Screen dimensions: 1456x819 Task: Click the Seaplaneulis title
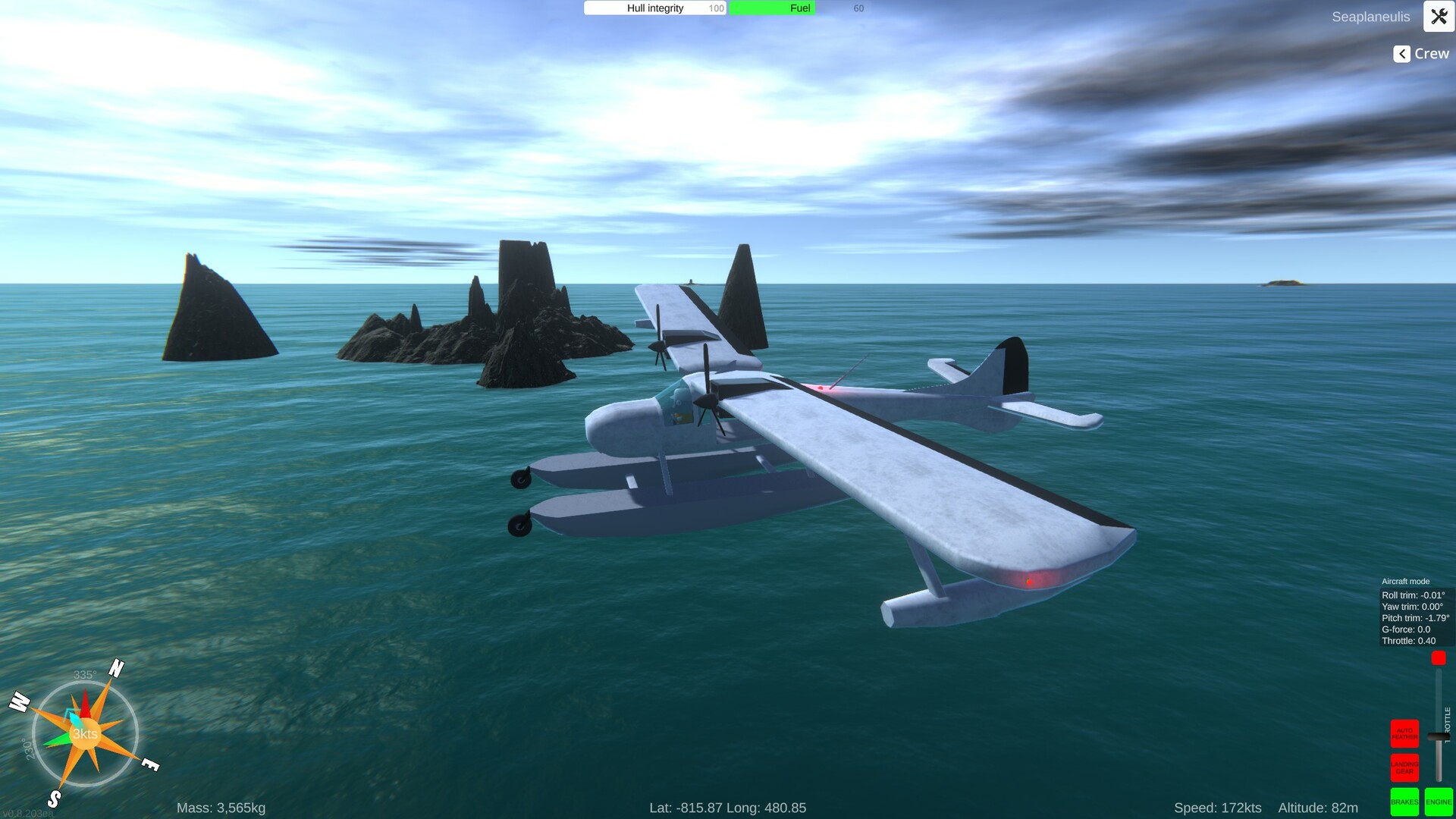1371,16
